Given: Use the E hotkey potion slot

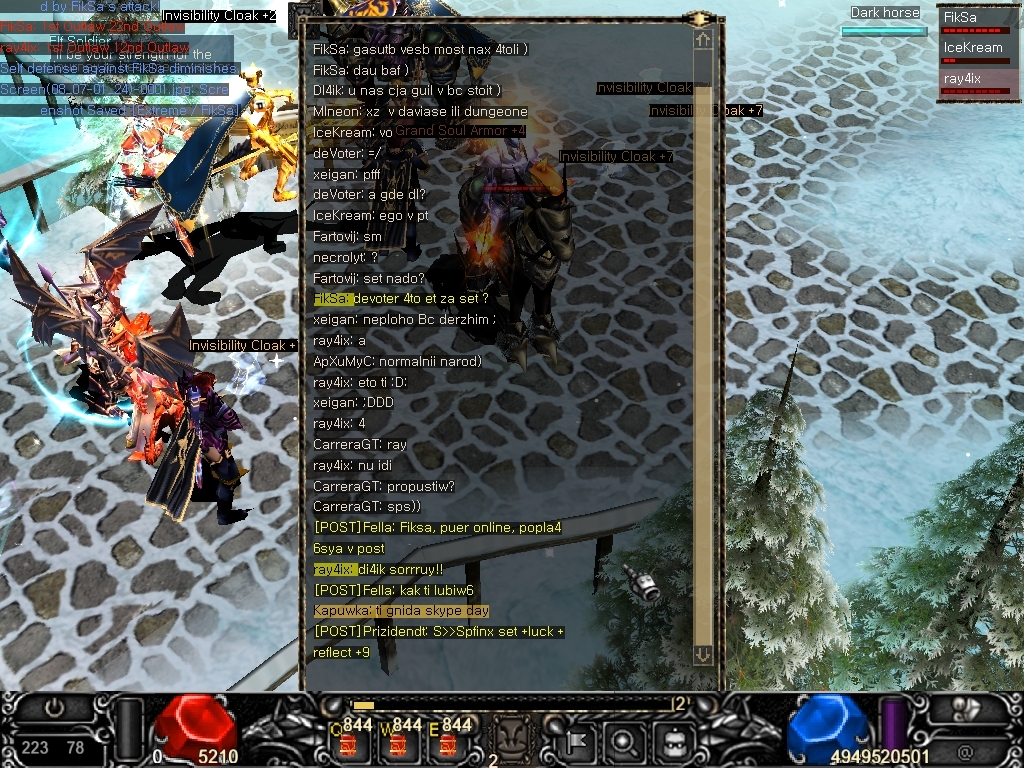Looking at the screenshot, I should (449, 743).
